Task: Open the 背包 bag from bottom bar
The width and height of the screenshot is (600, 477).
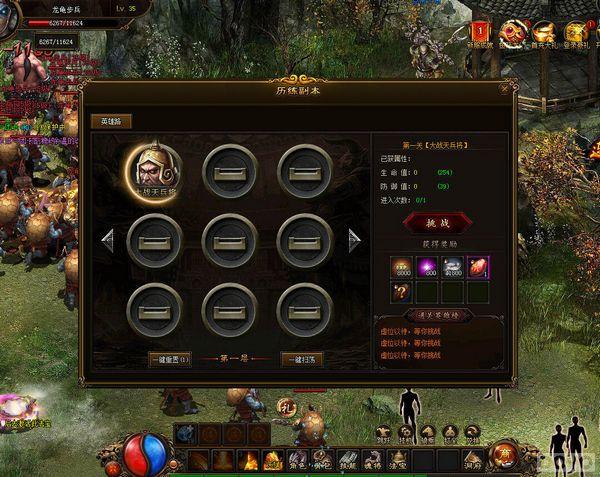Action: 322,461
